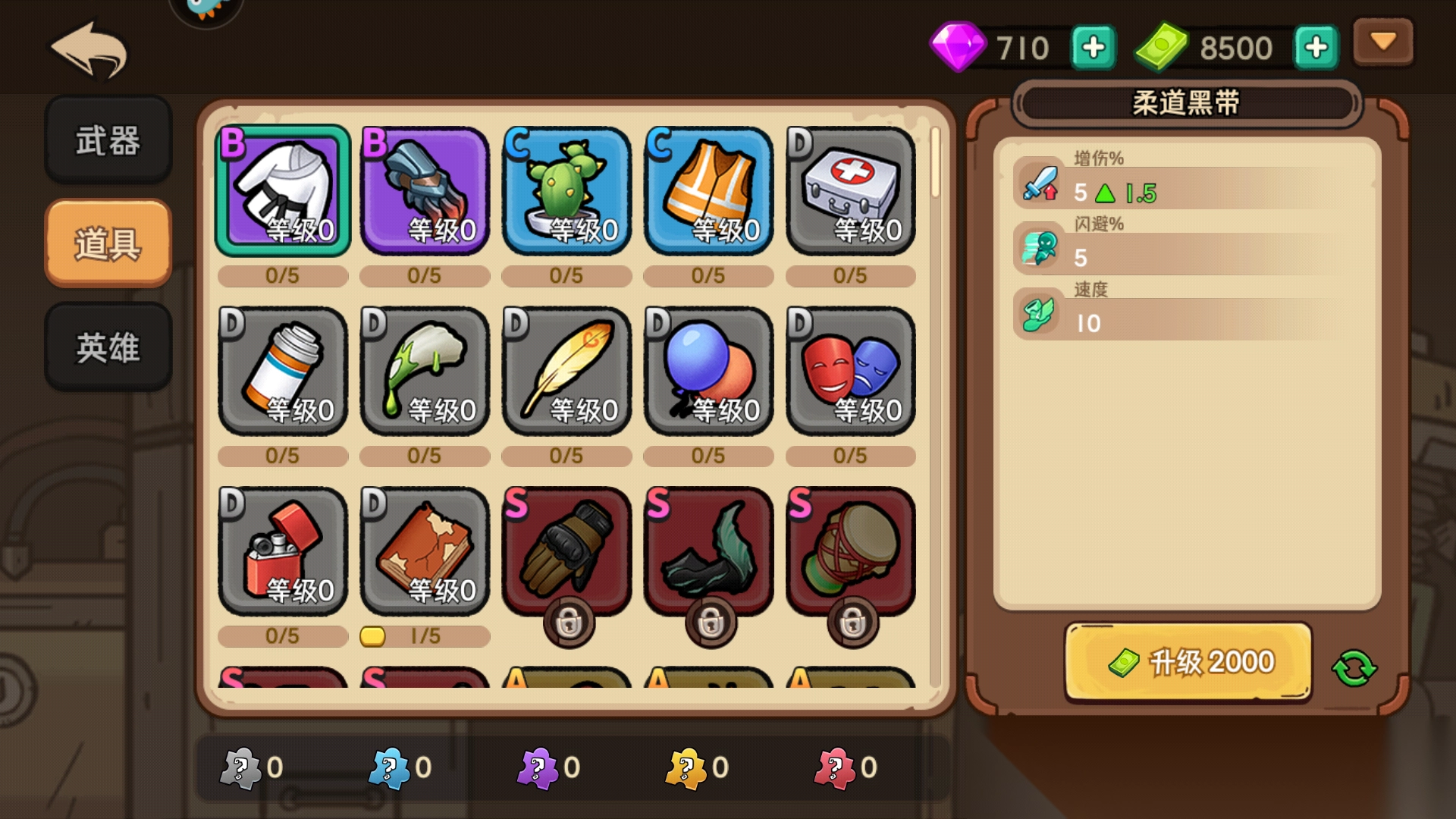Pick the orange safety vest item
This screenshot has width=1456, height=819.
(708, 190)
